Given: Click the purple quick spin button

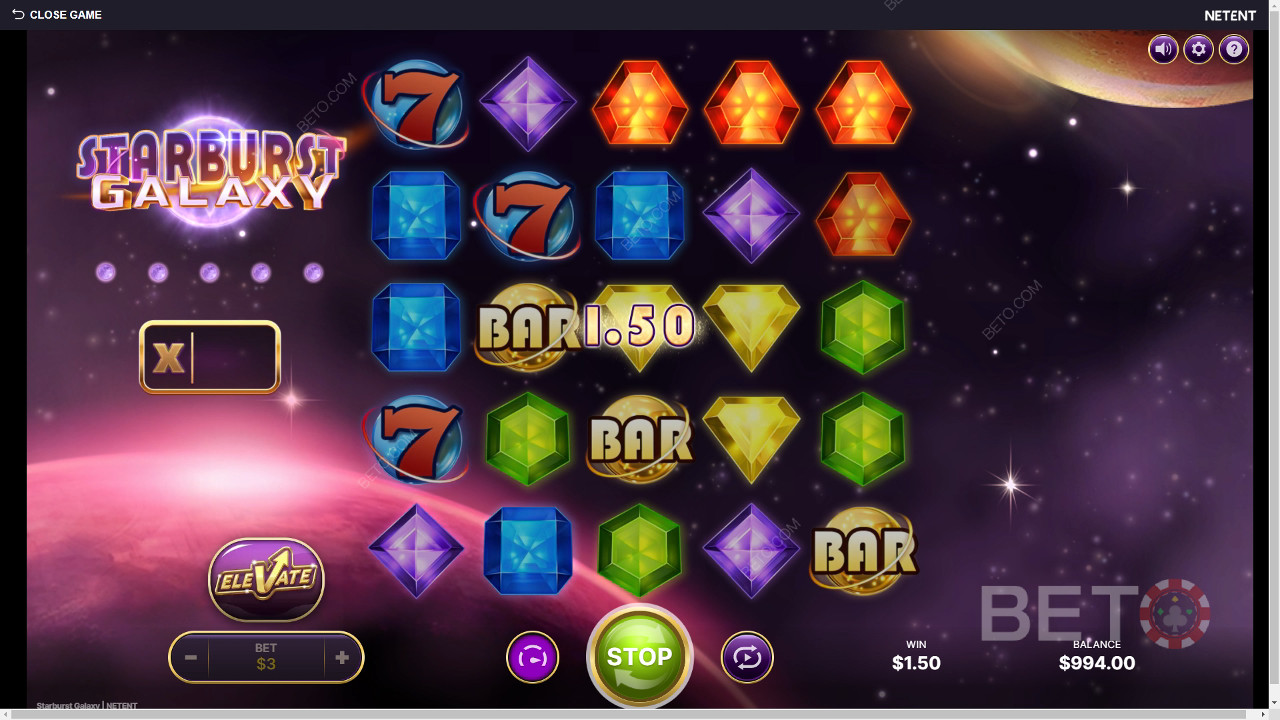Looking at the screenshot, I should 532,658.
